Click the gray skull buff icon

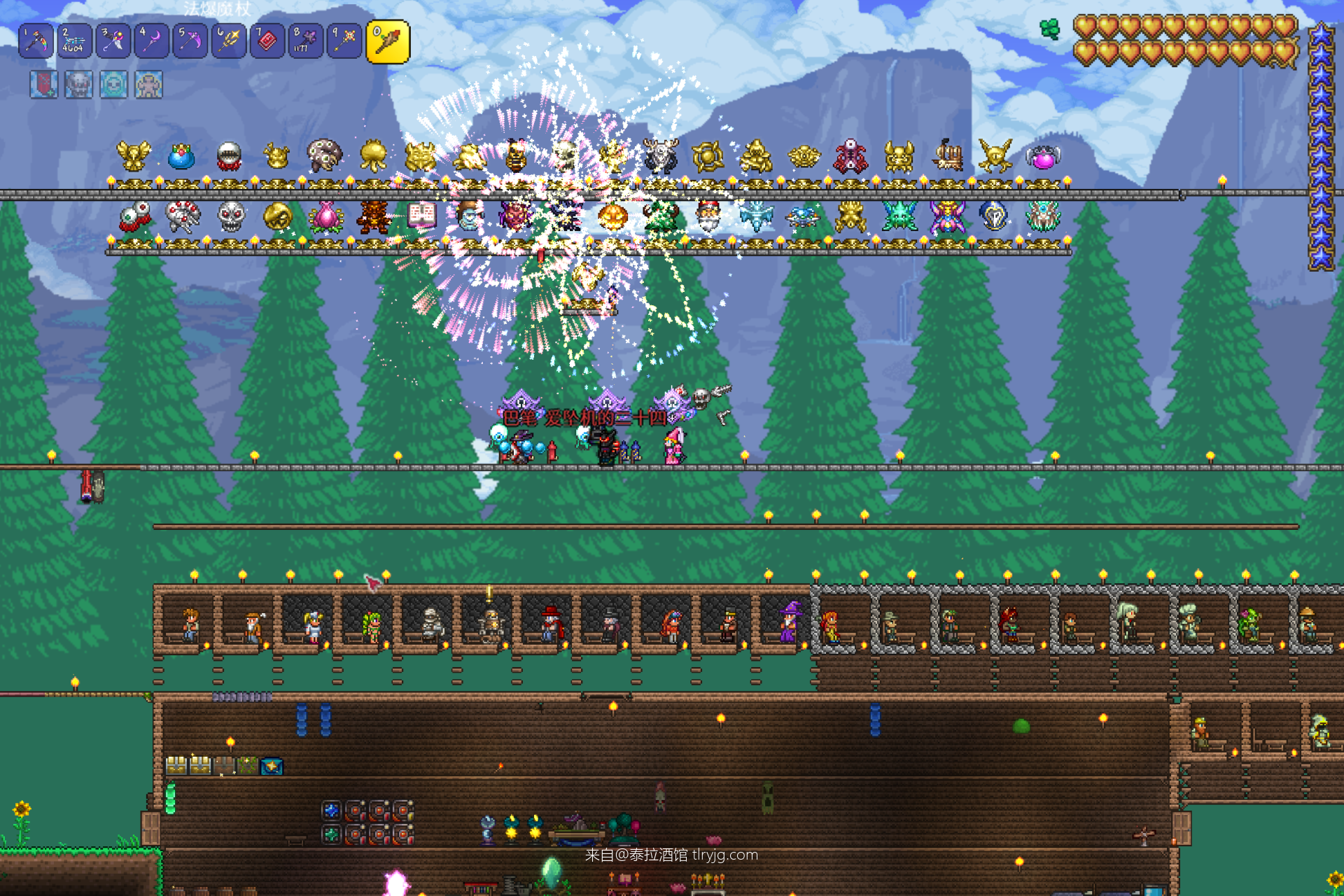pyautogui.click(x=78, y=85)
